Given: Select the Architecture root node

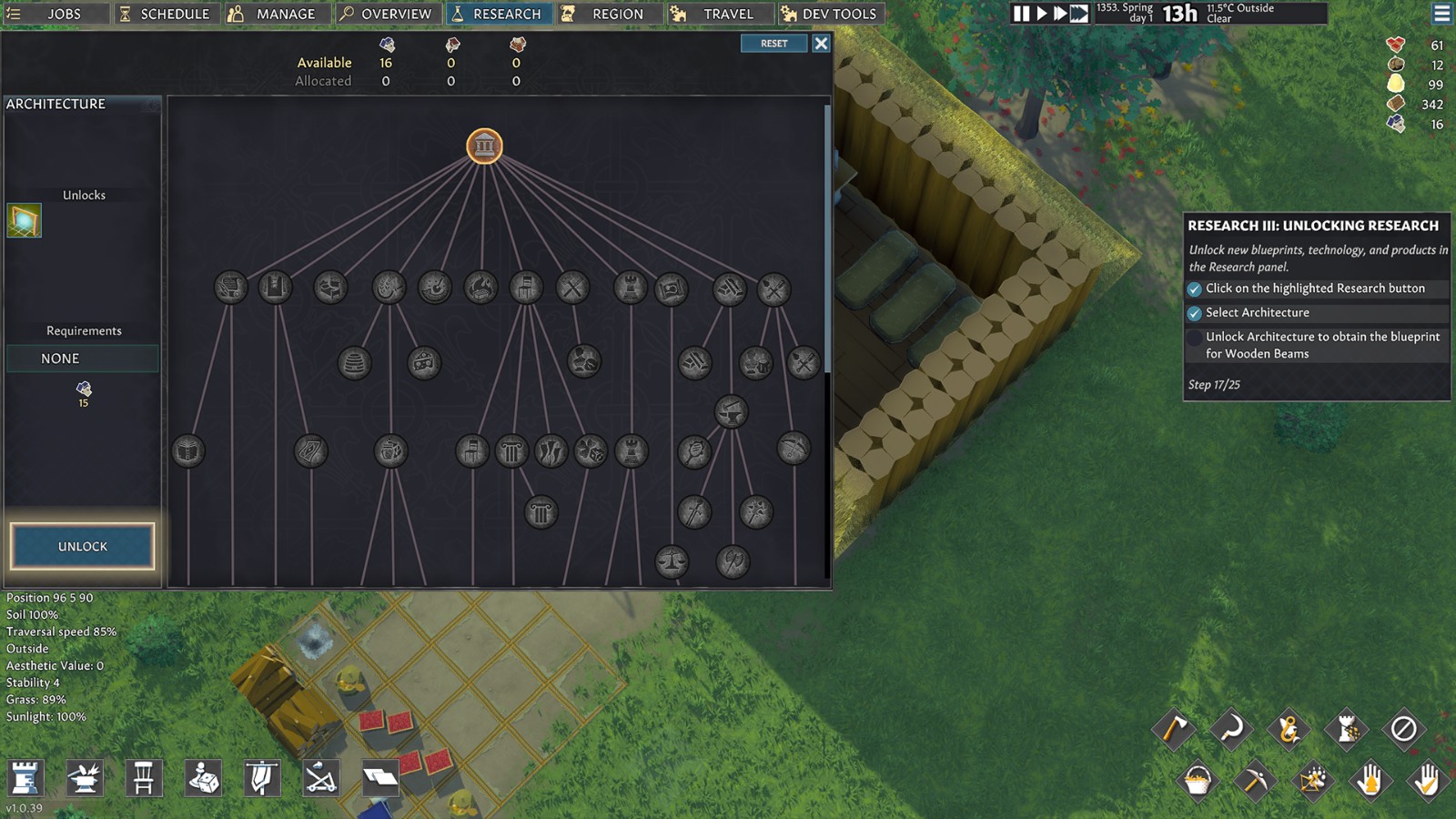Looking at the screenshot, I should [x=484, y=146].
